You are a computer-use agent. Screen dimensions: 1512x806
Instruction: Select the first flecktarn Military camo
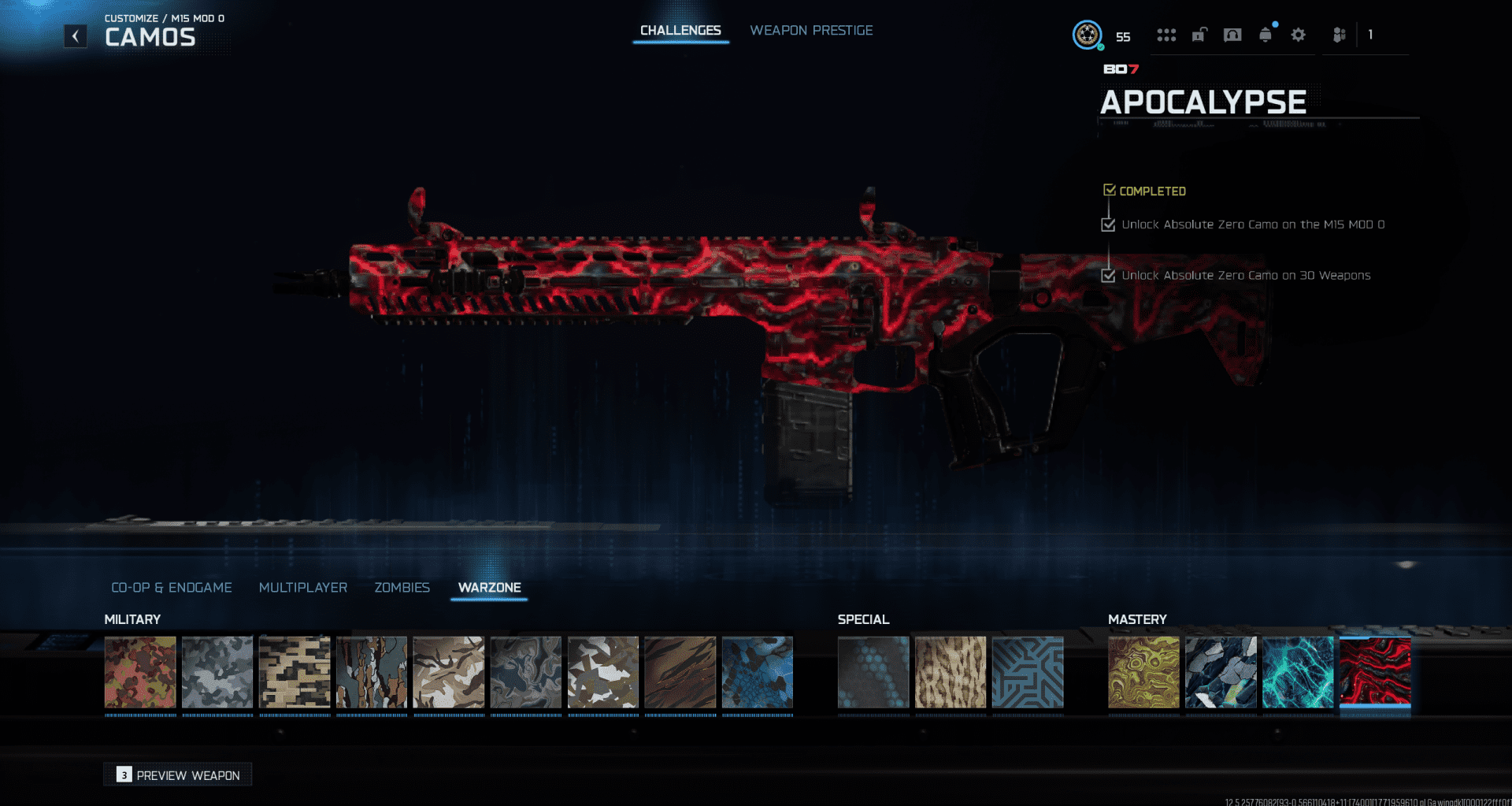(x=140, y=674)
